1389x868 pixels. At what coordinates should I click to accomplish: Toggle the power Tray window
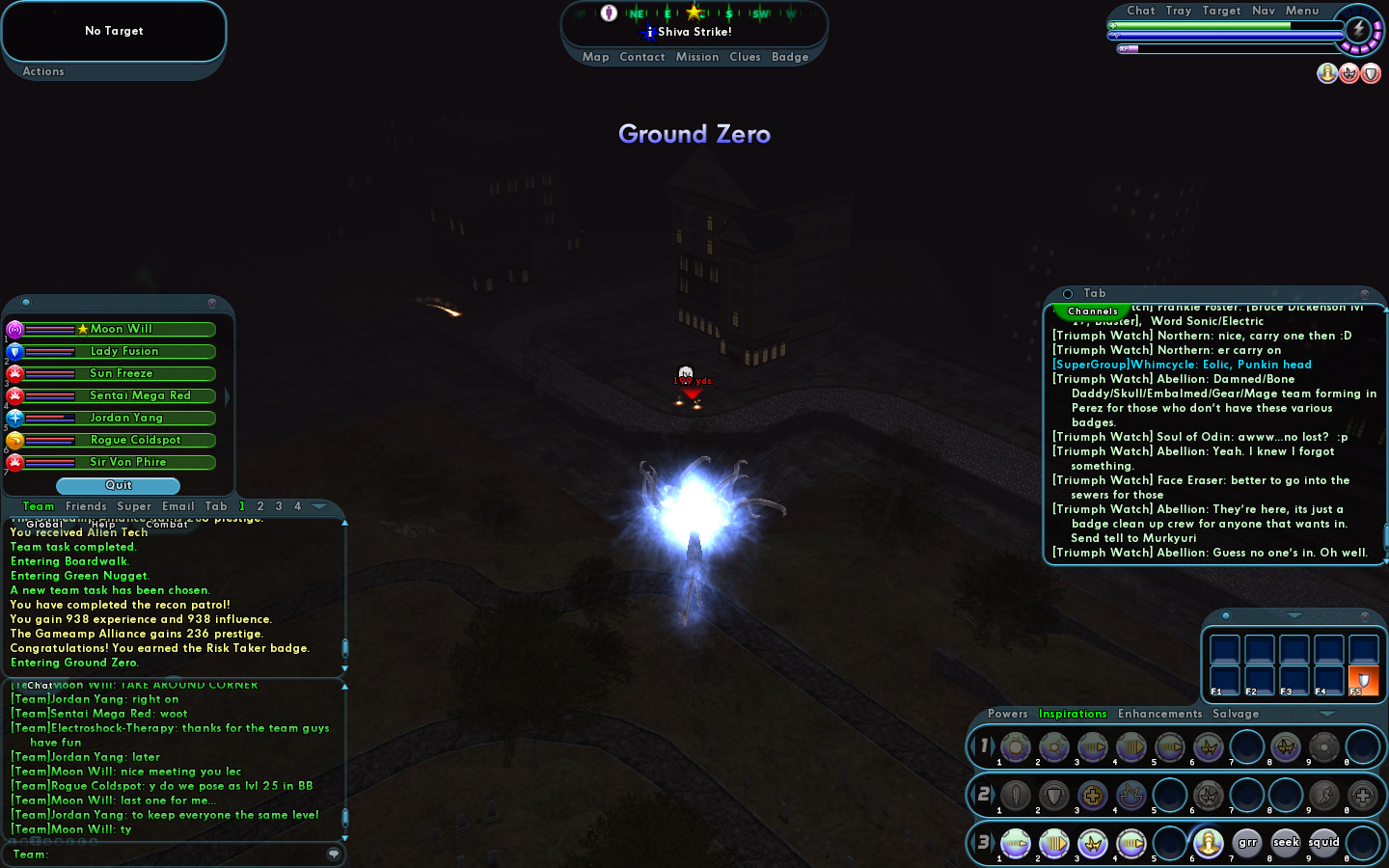[1179, 11]
